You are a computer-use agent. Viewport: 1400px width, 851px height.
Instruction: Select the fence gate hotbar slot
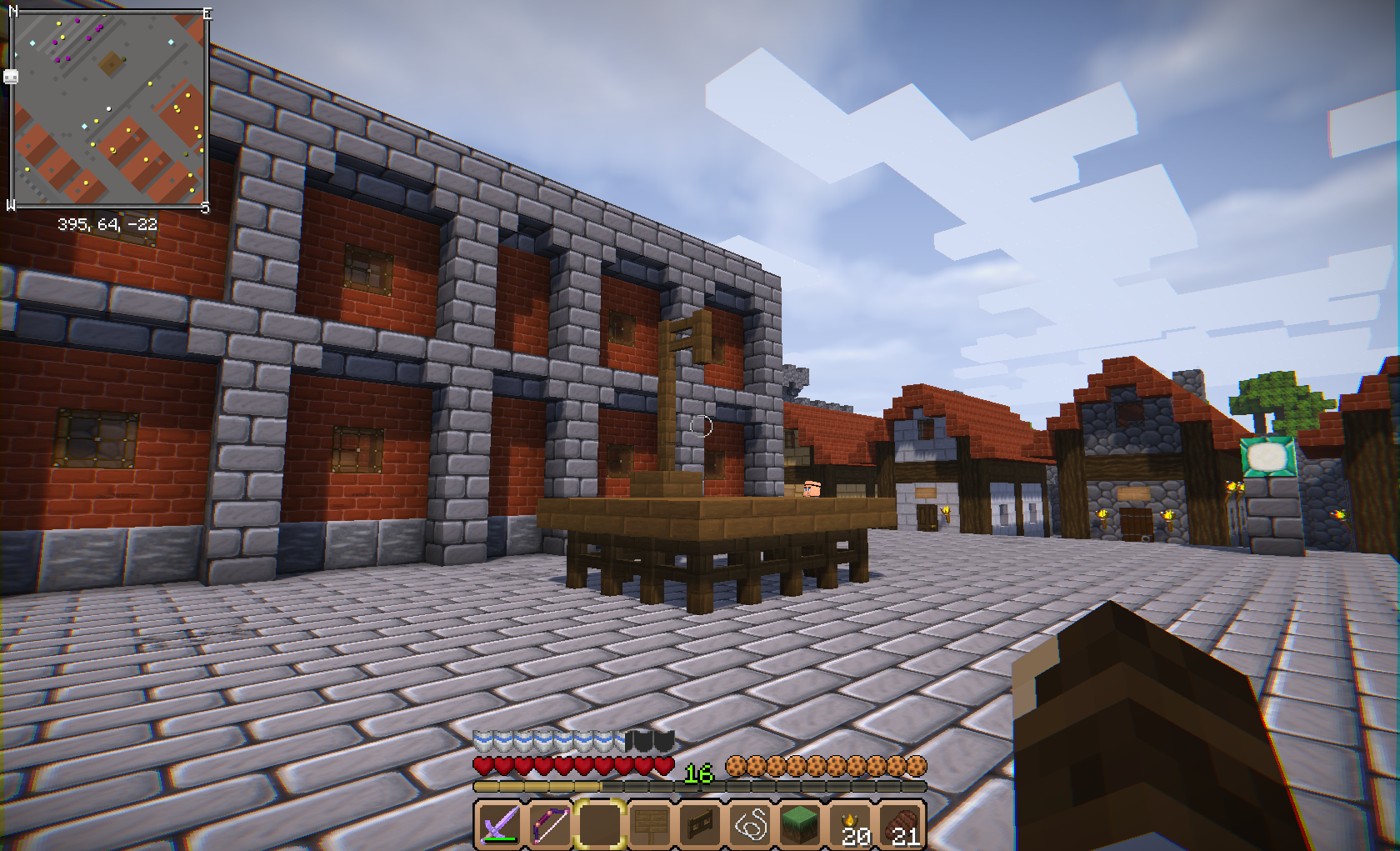click(x=700, y=825)
